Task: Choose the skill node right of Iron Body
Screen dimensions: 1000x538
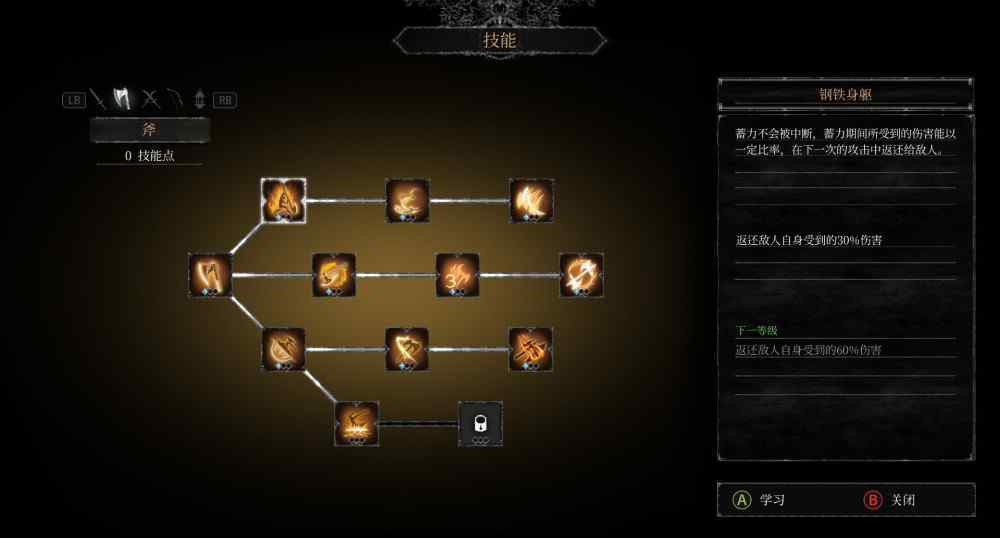Action: point(407,200)
